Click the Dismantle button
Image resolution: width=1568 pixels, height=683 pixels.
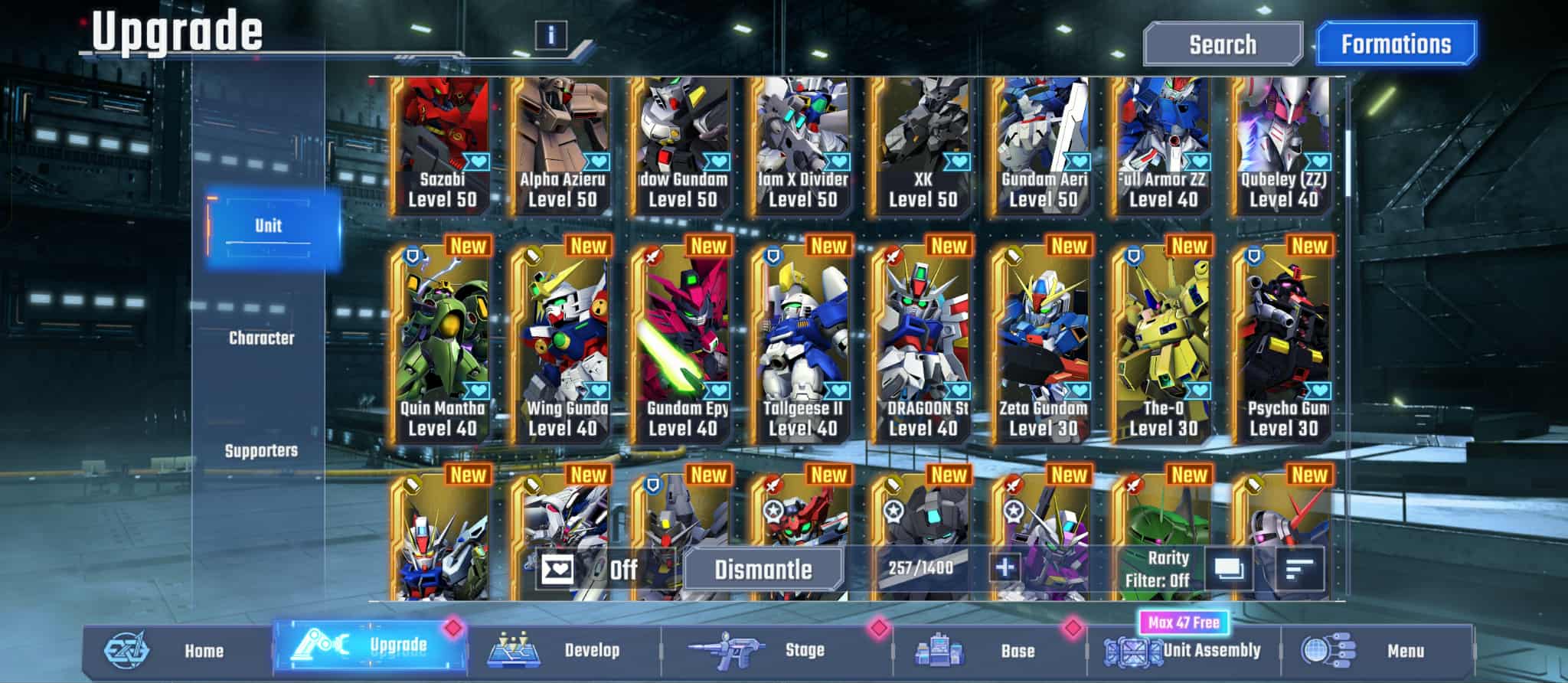(763, 570)
